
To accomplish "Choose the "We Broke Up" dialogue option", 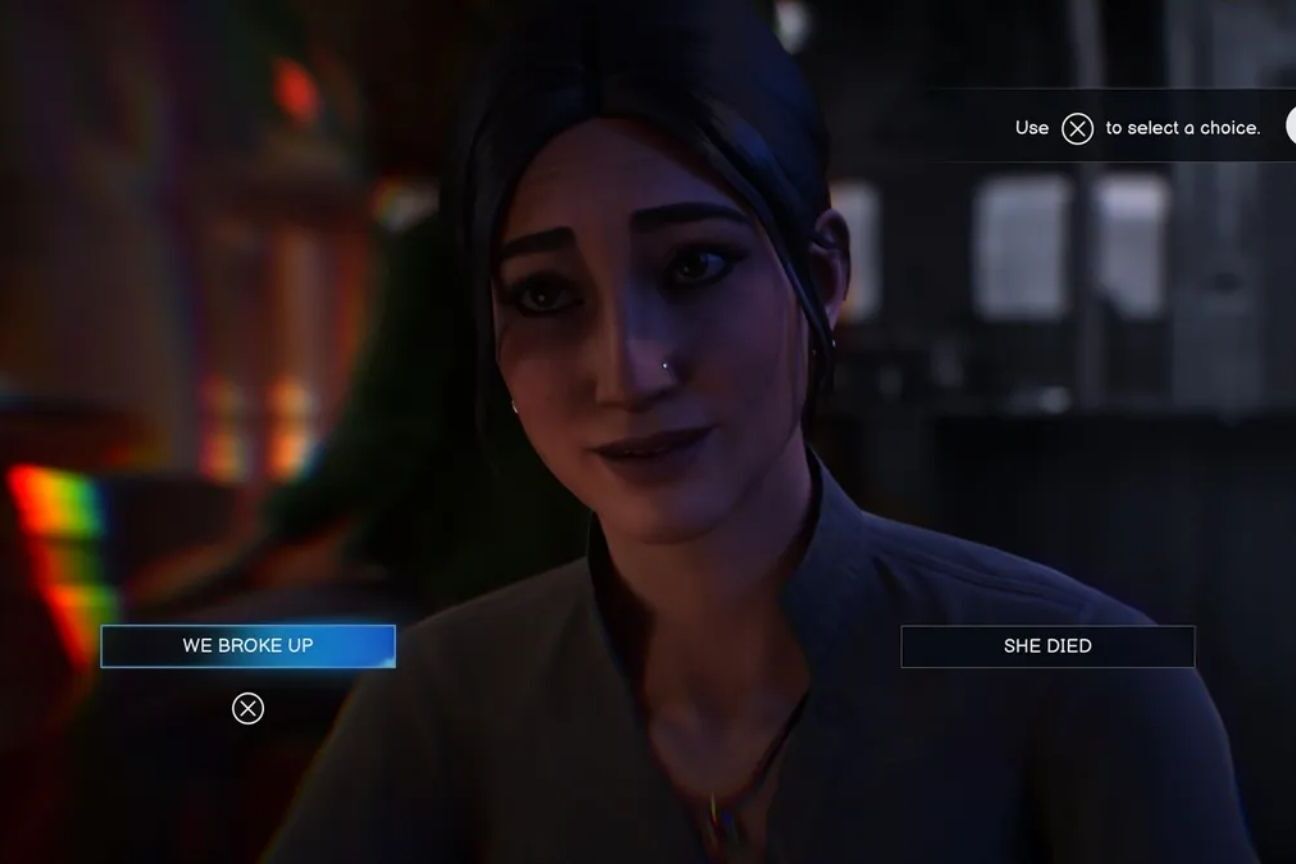I will coord(248,646).
